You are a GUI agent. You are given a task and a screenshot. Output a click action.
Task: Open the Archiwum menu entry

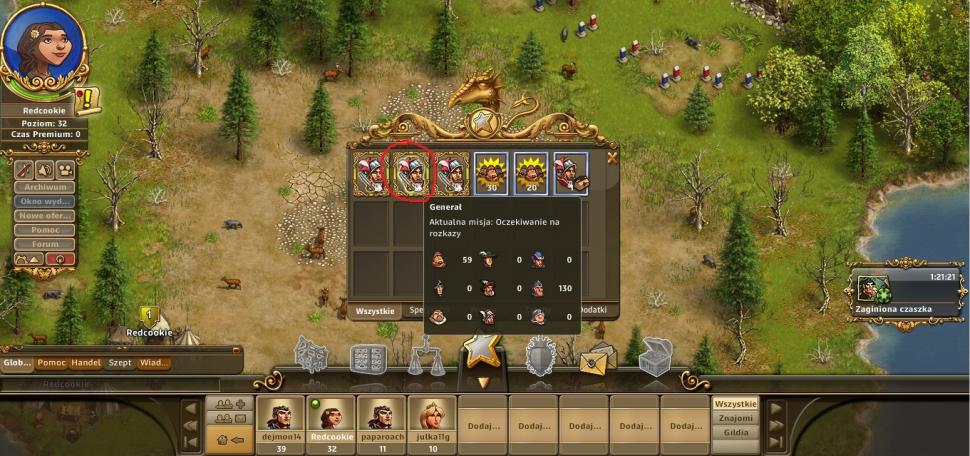[x=46, y=186]
